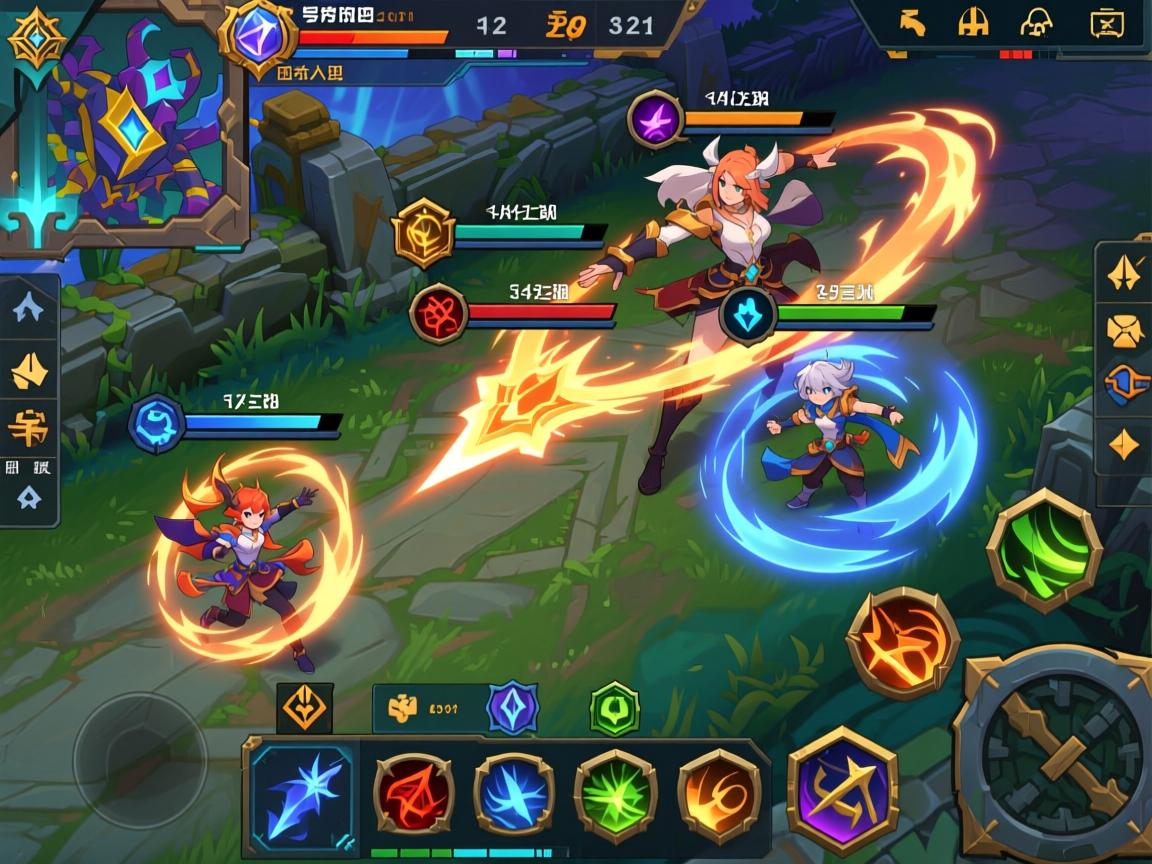Select the green hexagon badge icon
Image resolution: width=1152 pixels, height=864 pixels.
(x=614, y=709)
